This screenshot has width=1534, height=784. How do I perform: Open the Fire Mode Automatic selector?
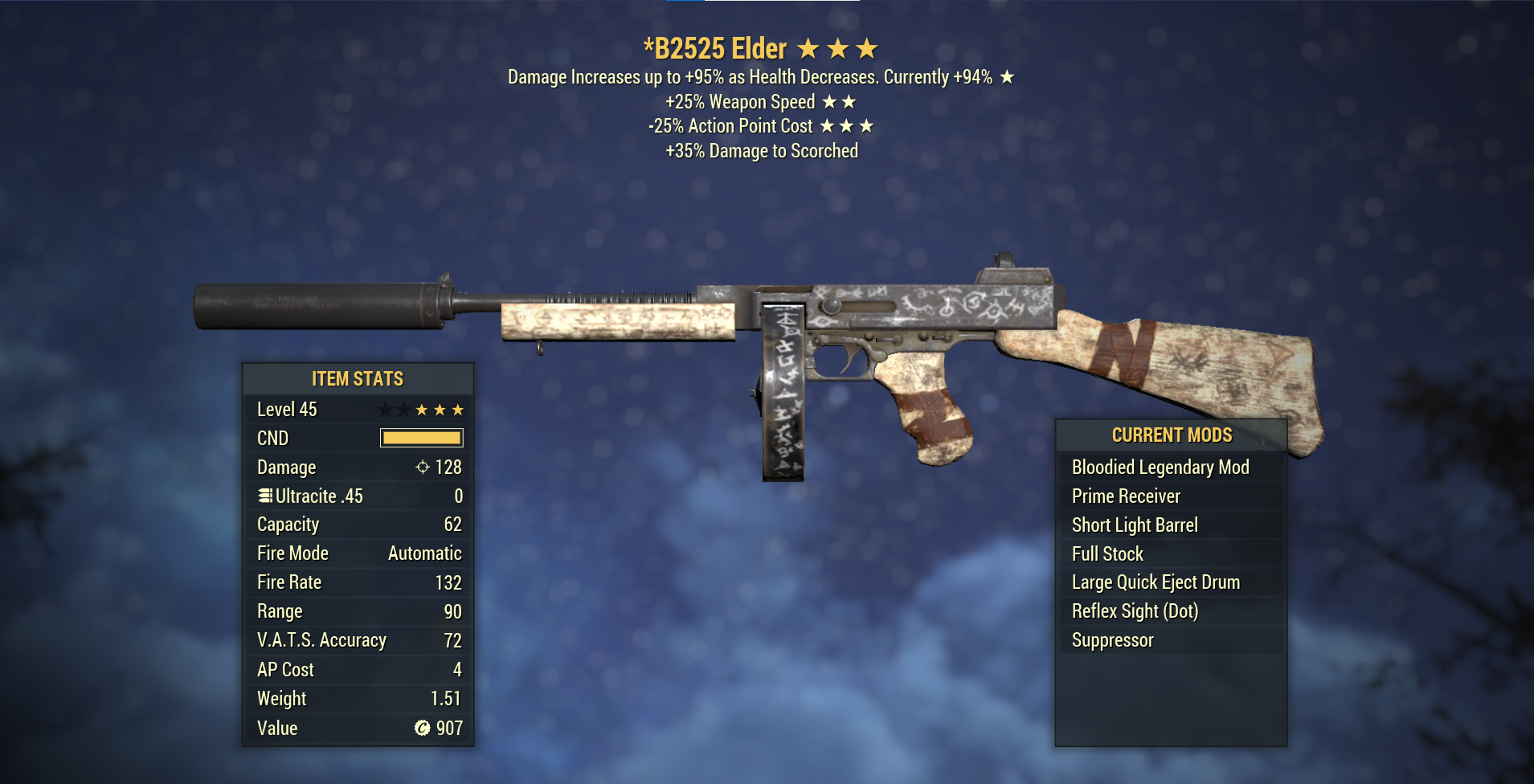coord(425,553)
